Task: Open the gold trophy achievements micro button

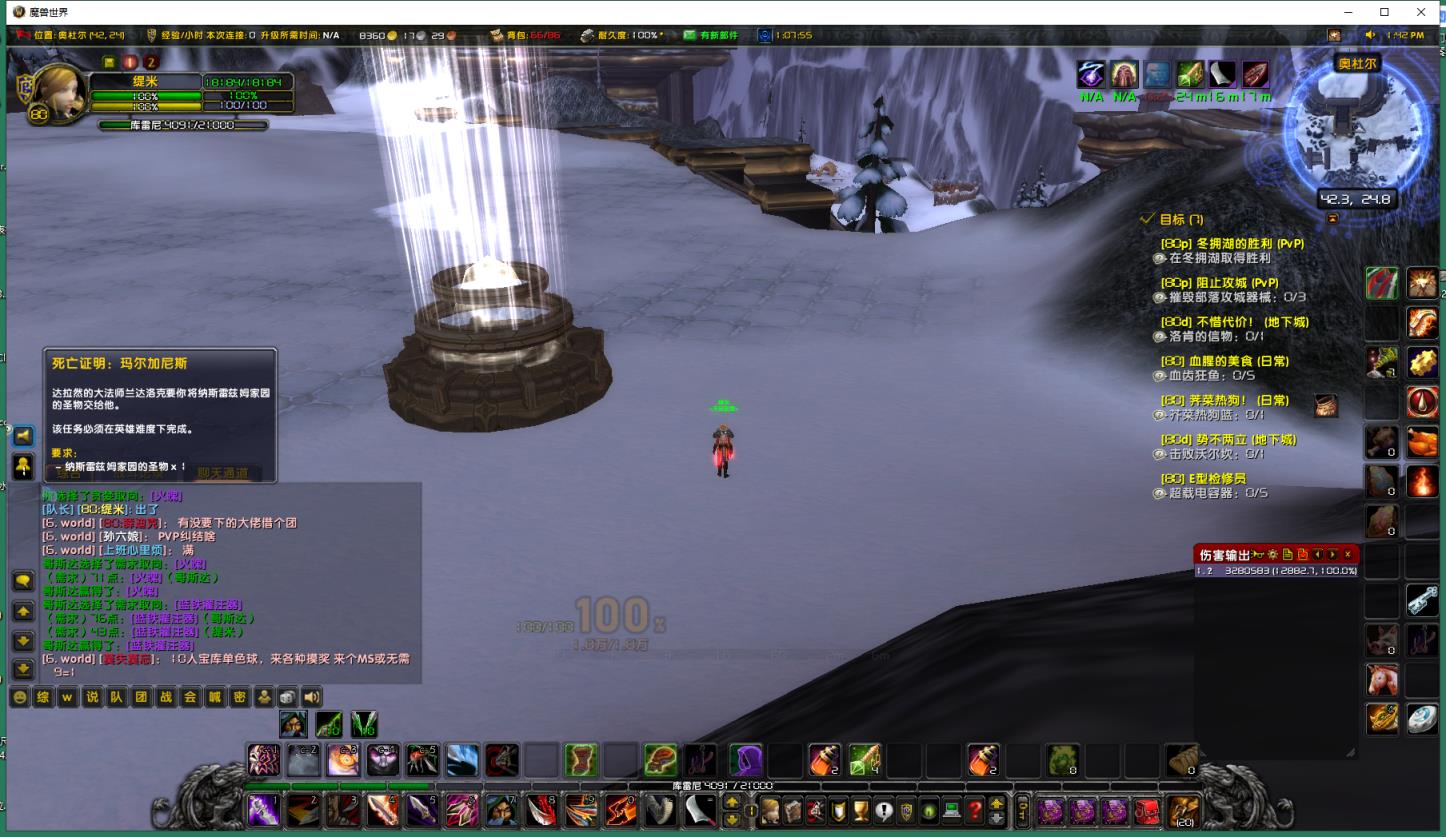Action: pyautogui.click(x=859, y=810)
